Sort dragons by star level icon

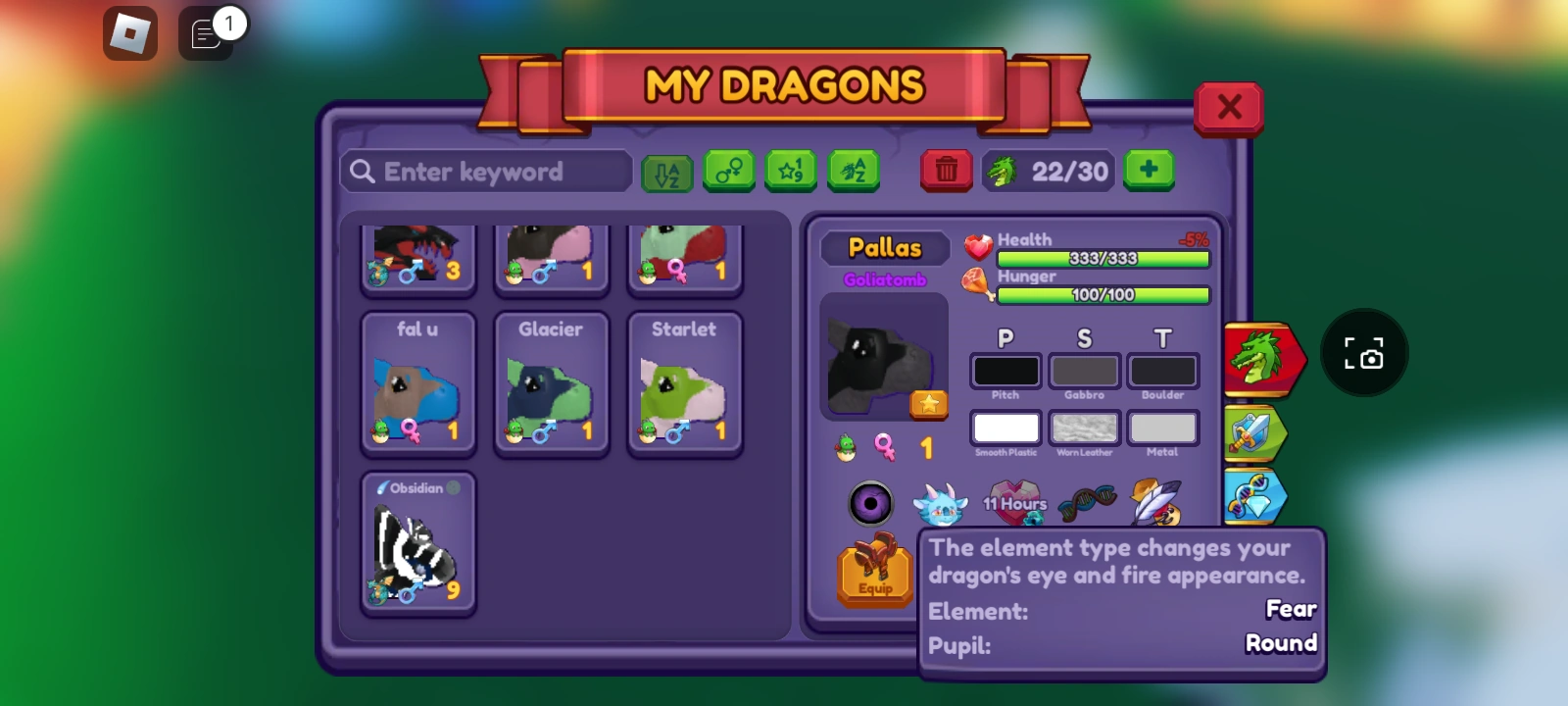pyautogui.click(x=790, y=171)
